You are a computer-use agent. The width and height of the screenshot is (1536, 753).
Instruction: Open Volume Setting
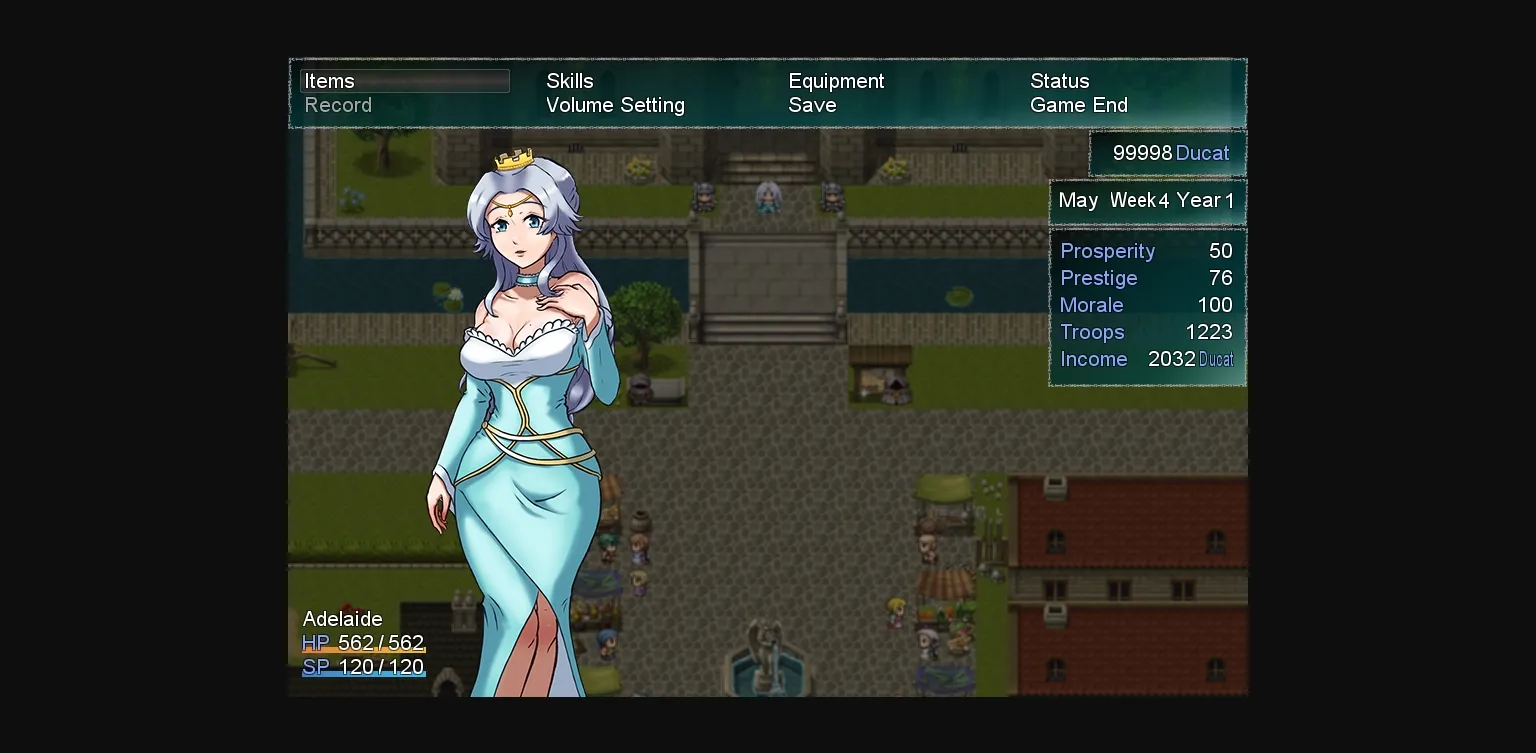click(x=615, y=105)
